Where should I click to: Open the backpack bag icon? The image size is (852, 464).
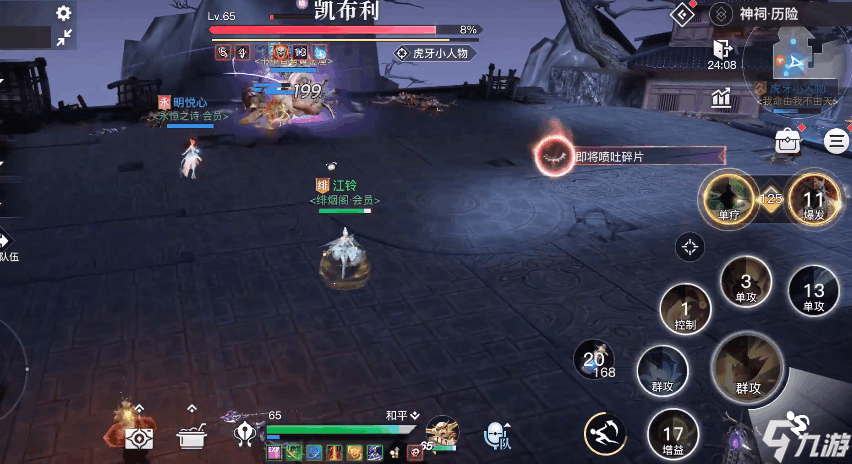(789, 142)
